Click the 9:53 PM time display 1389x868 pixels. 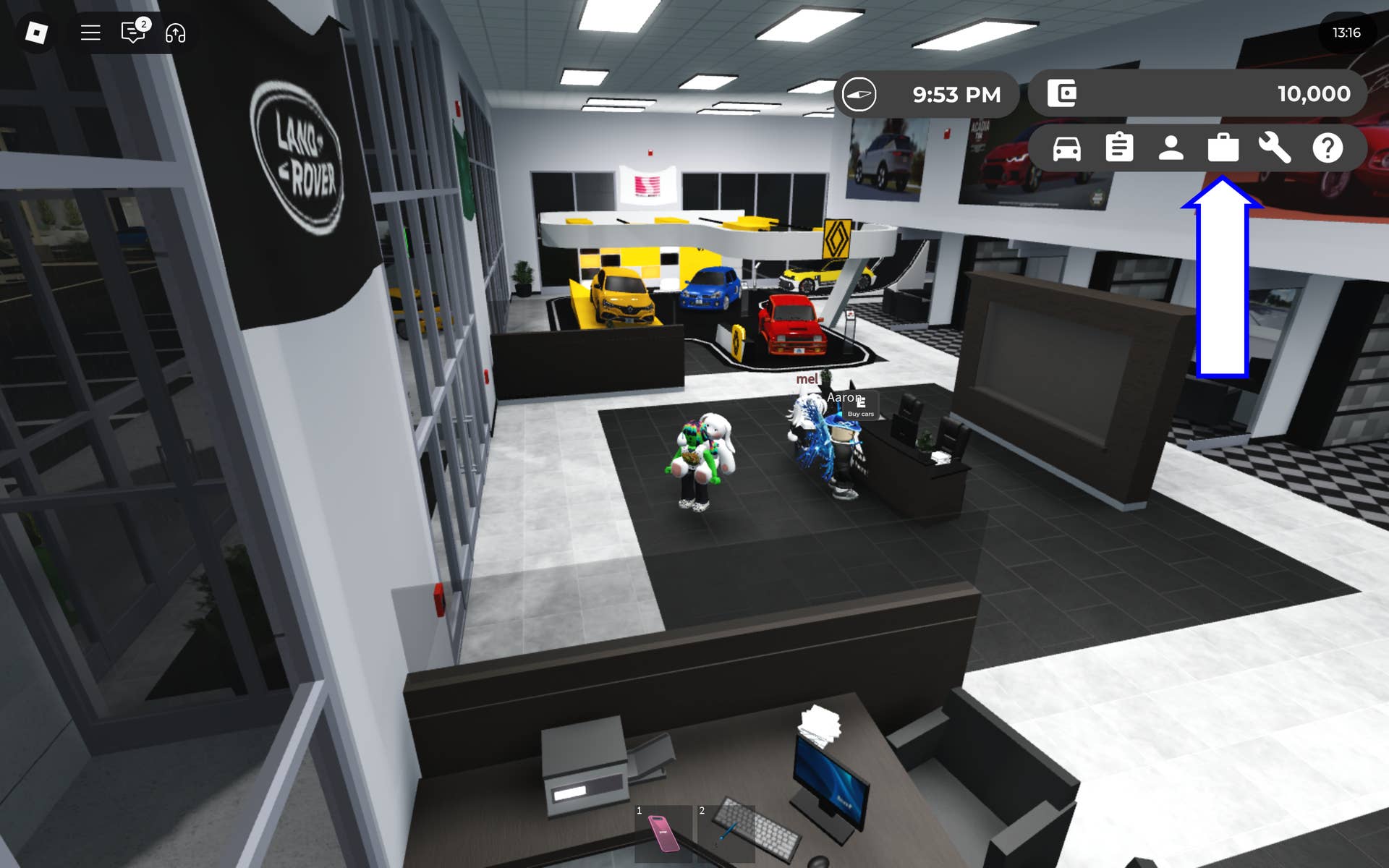click(x=956, y=93)
